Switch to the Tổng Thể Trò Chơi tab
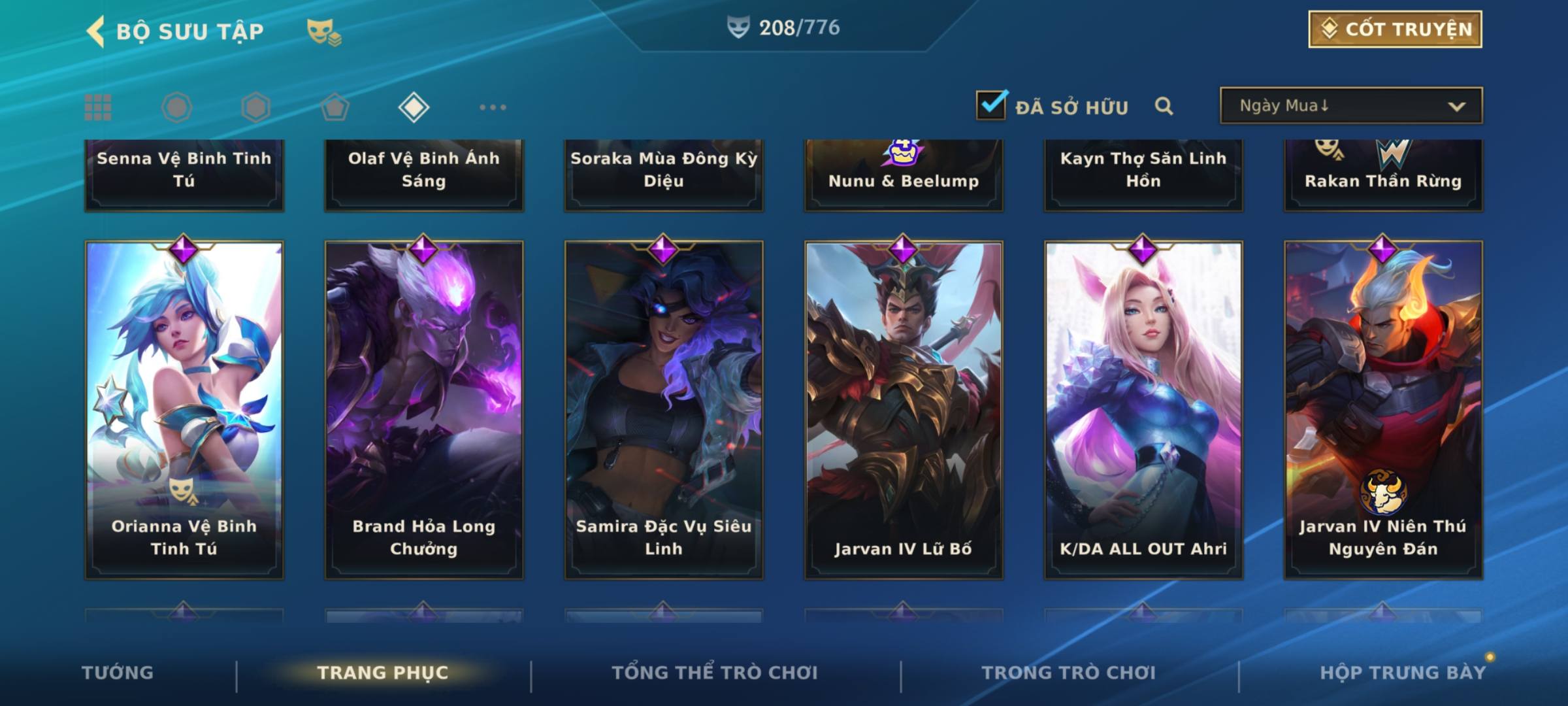Image resolution: width=1568 pixels, height=706 pixels. pos(715,673)
